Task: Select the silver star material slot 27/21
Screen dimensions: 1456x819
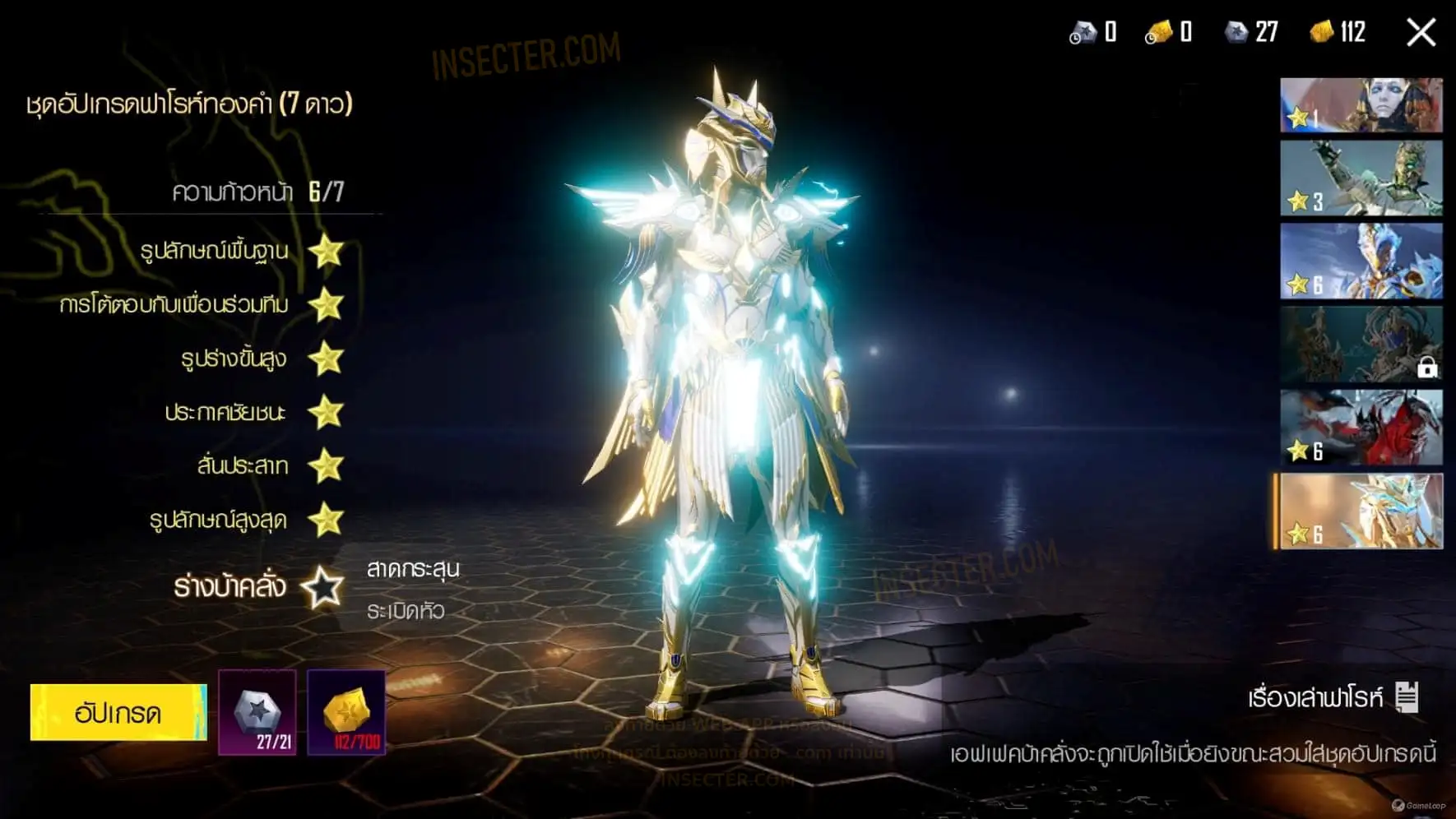Action: click(257, 712)
